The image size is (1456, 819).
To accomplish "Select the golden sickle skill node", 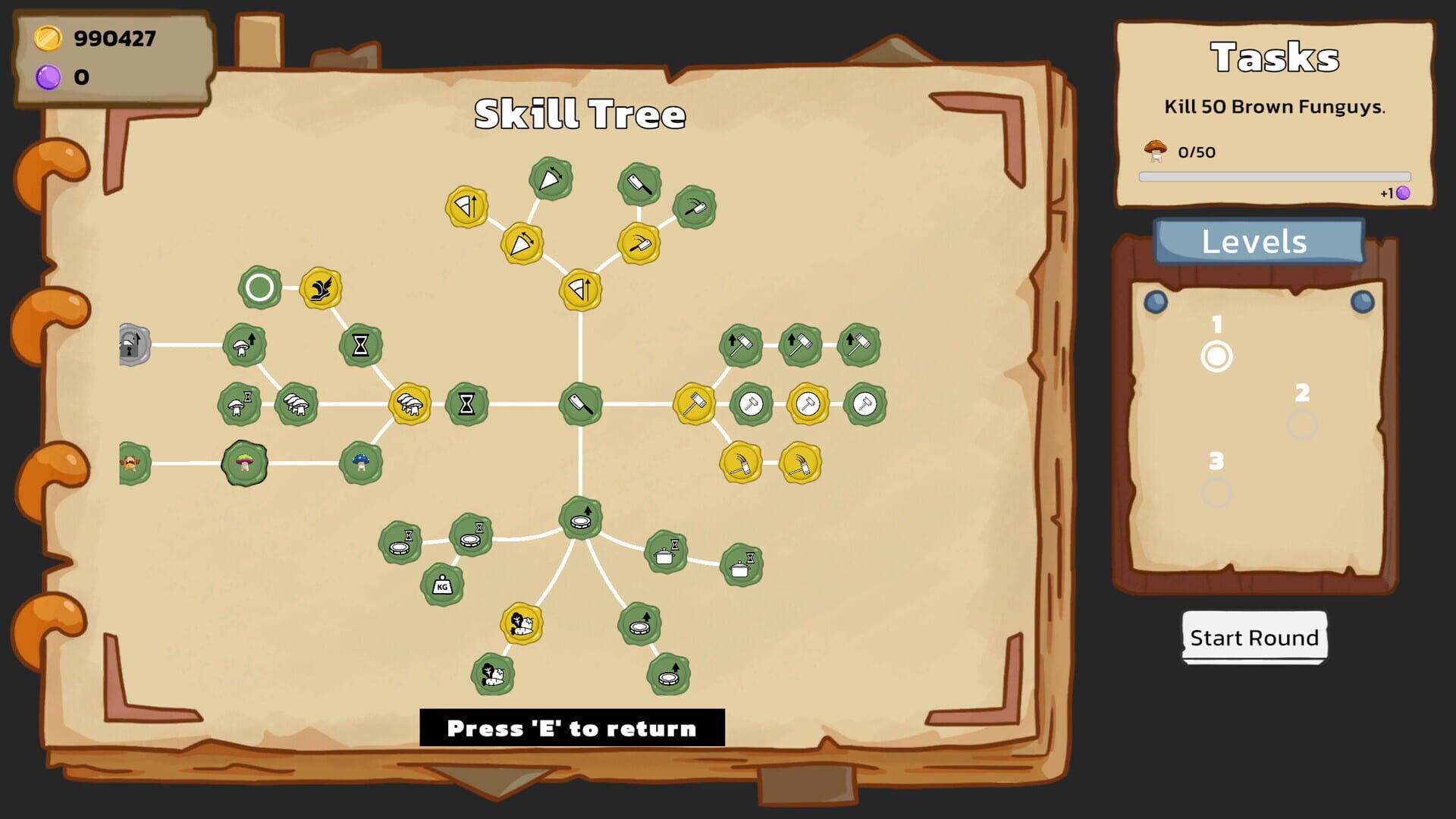I will (739, 465).
